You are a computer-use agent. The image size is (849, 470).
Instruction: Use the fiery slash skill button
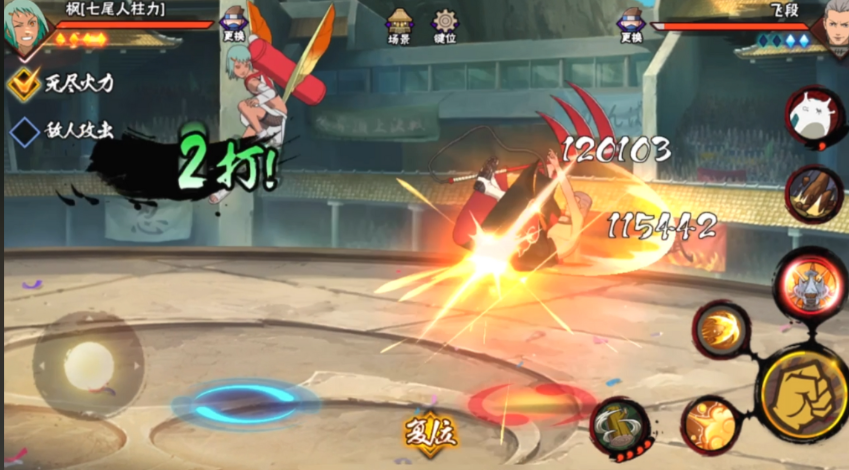point(721,329)
